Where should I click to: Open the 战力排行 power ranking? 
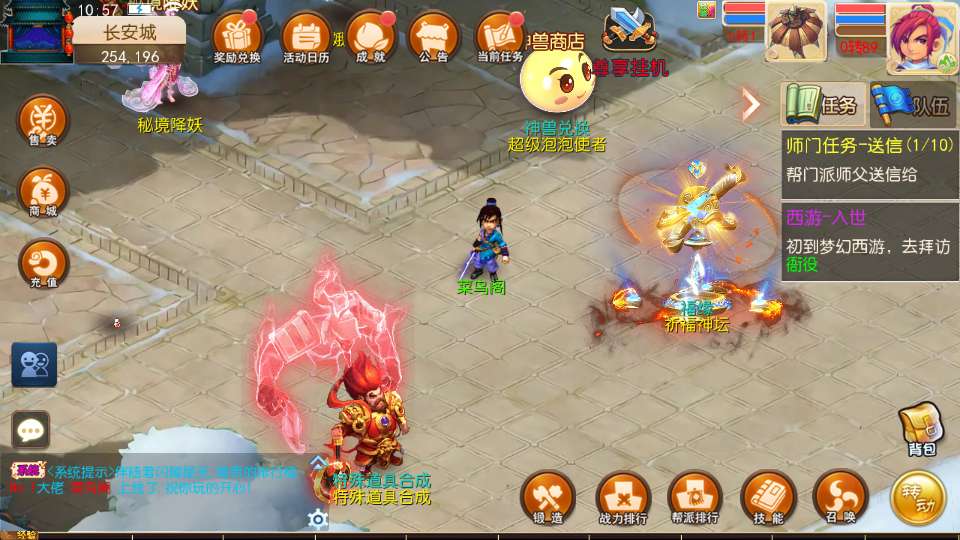coord(623,497)
